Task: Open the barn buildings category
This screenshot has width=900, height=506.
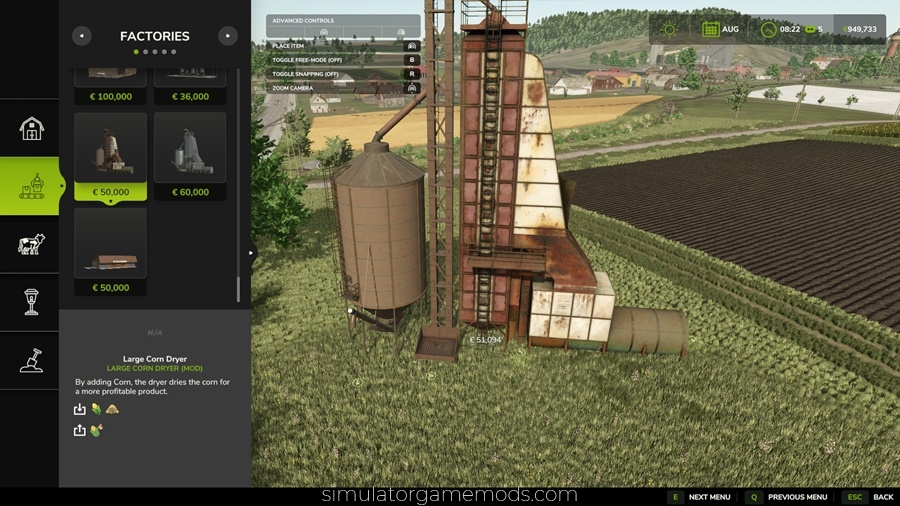Action: click(x=31, y=128)
